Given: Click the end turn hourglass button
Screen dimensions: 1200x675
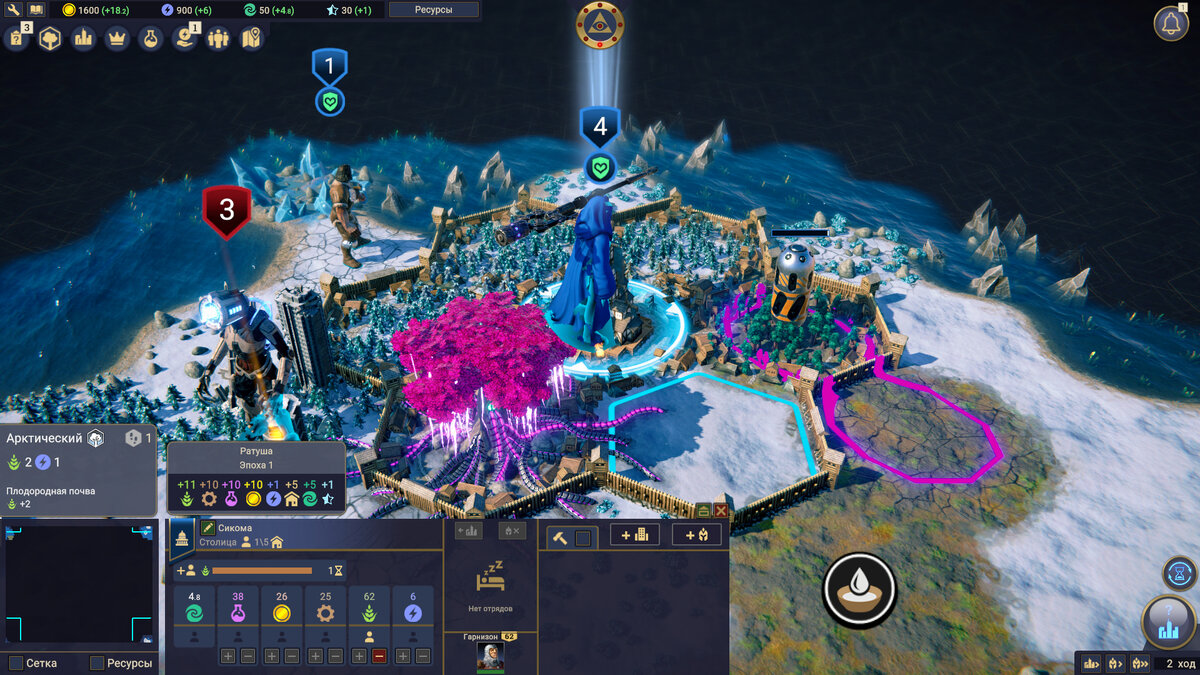Looking at the screenshot, I should coord(1180,573).
